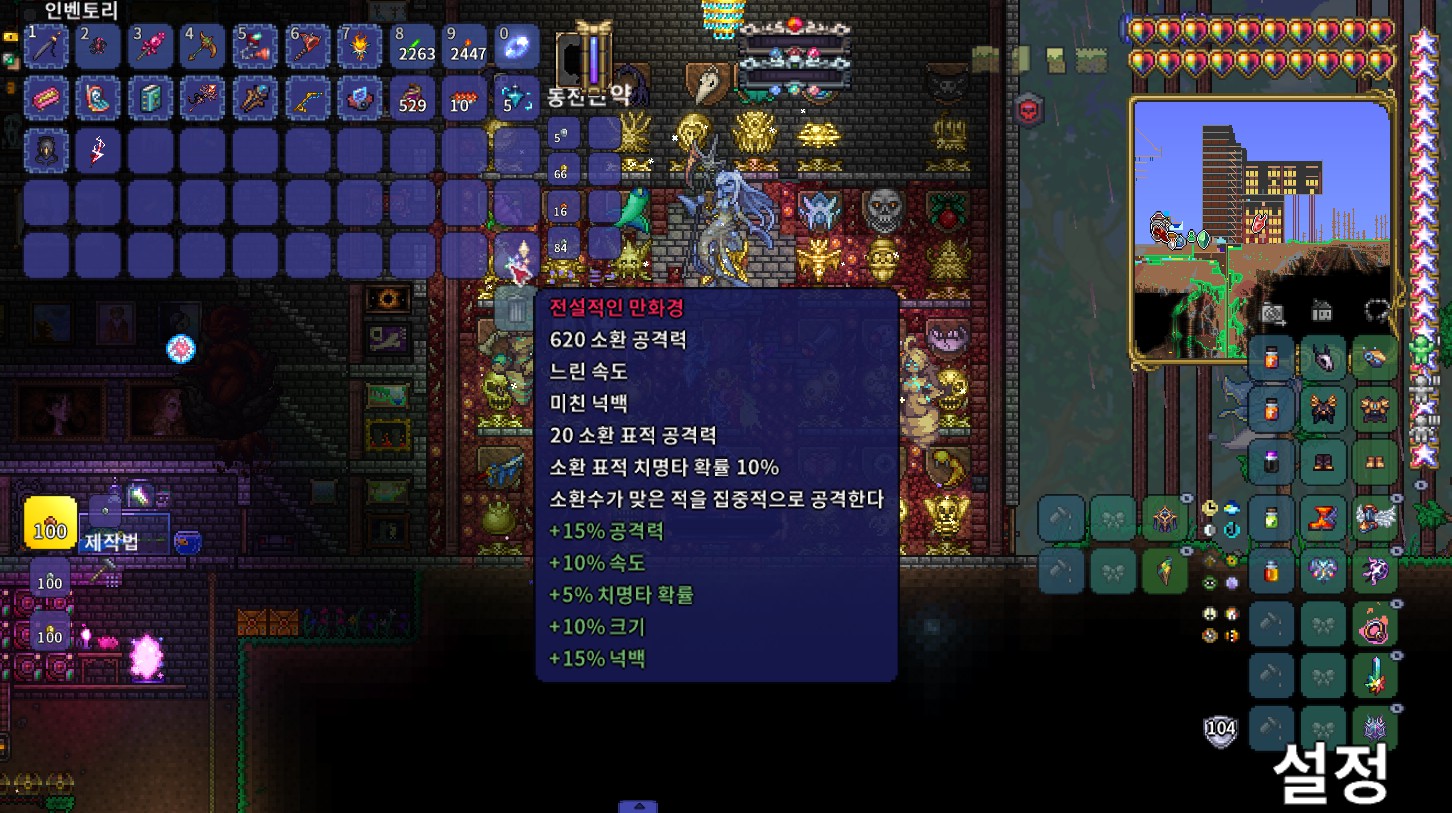
Task: Click the stack of 2263 items
Action: (412, 47)
